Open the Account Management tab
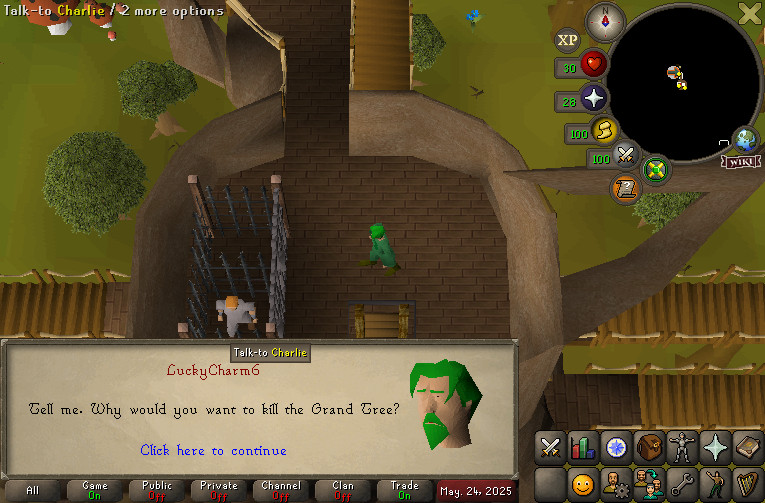The height and width of the screenshot is (503, 765). click(x=615, y=485)
